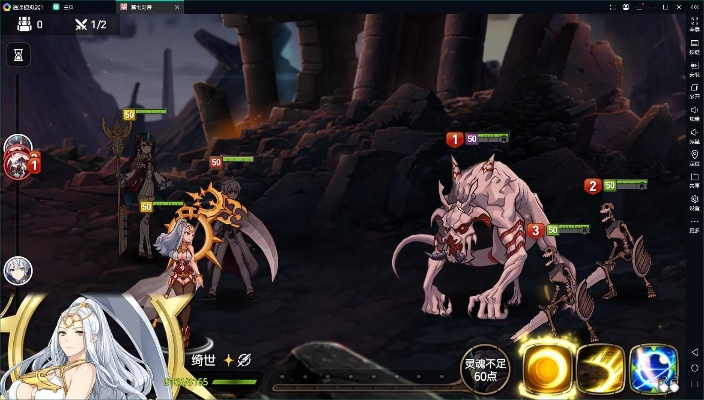Target skeleton enemy marker number 3
The width and height of the screenshot is (704, 400).
tap(536, 230)
